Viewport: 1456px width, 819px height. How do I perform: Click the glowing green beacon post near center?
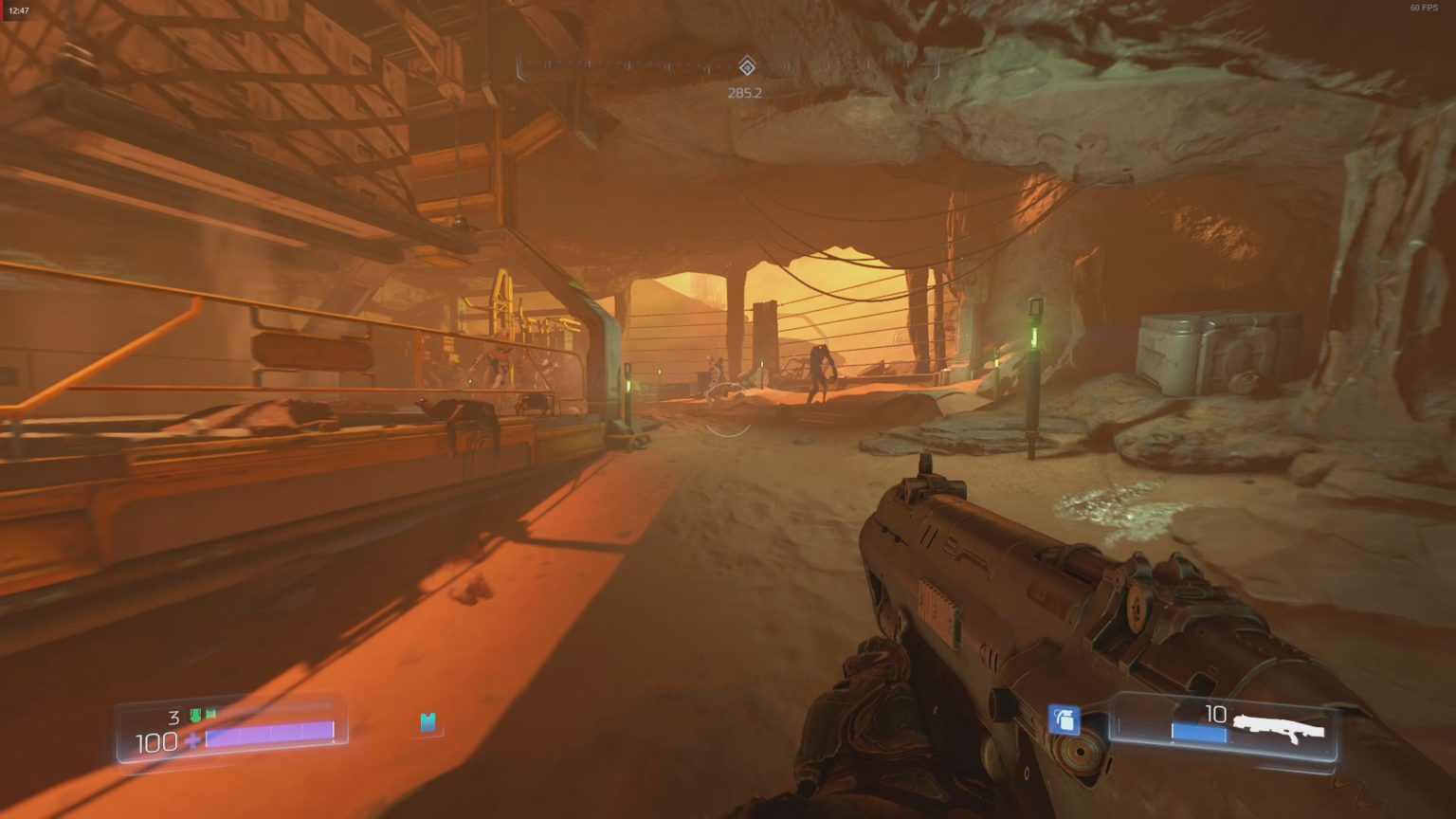click(x=627, y=386)
